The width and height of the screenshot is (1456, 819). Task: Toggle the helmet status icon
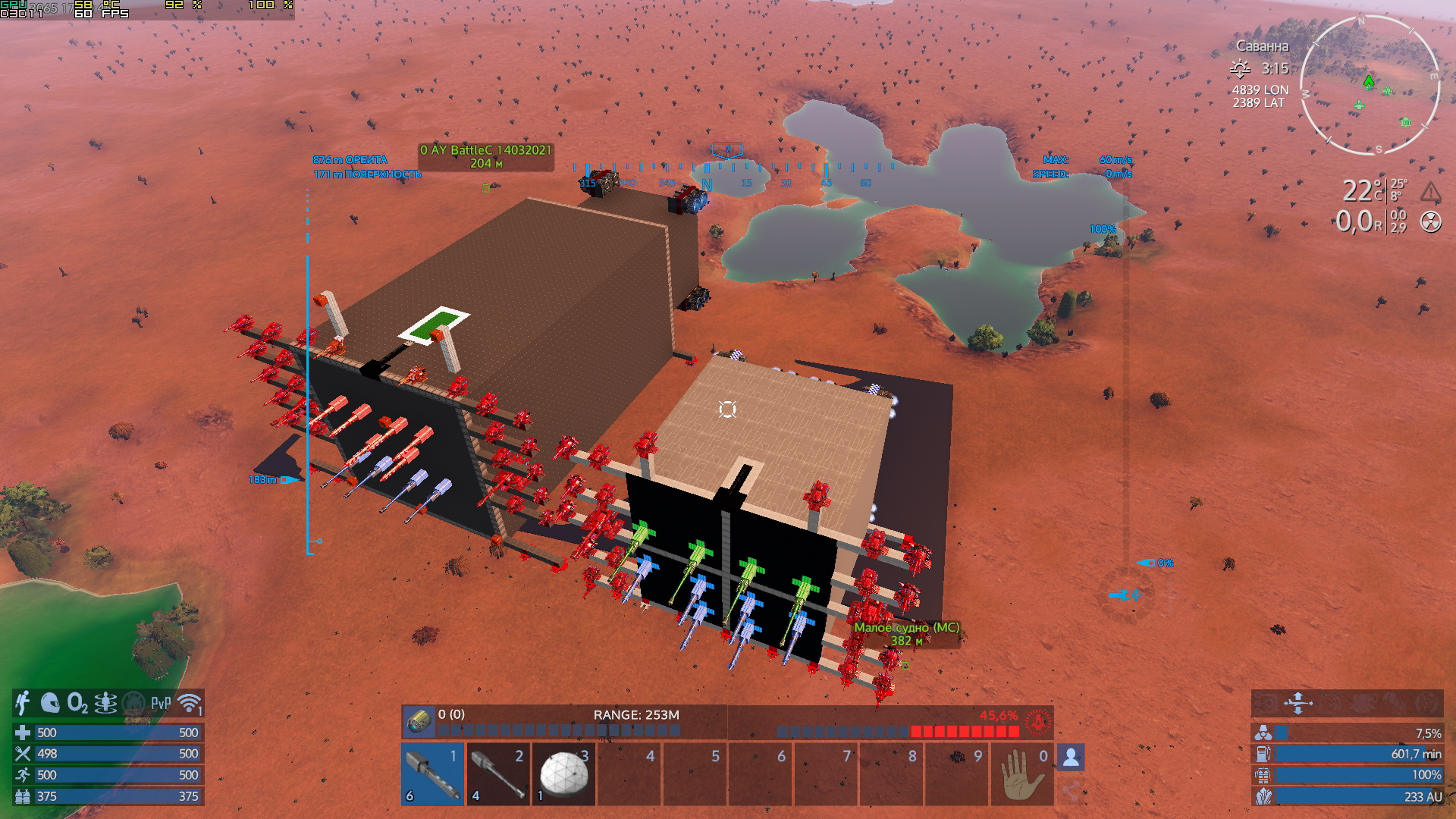coord(50,703)
